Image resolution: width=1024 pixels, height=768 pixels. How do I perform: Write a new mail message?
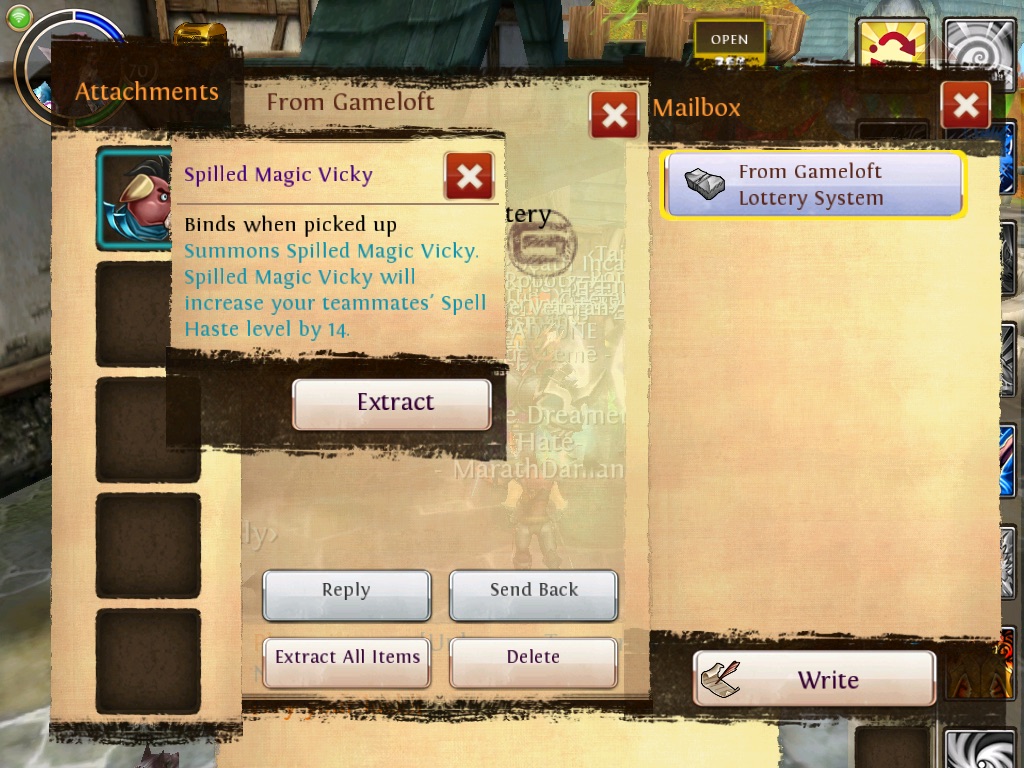[814, 680]
